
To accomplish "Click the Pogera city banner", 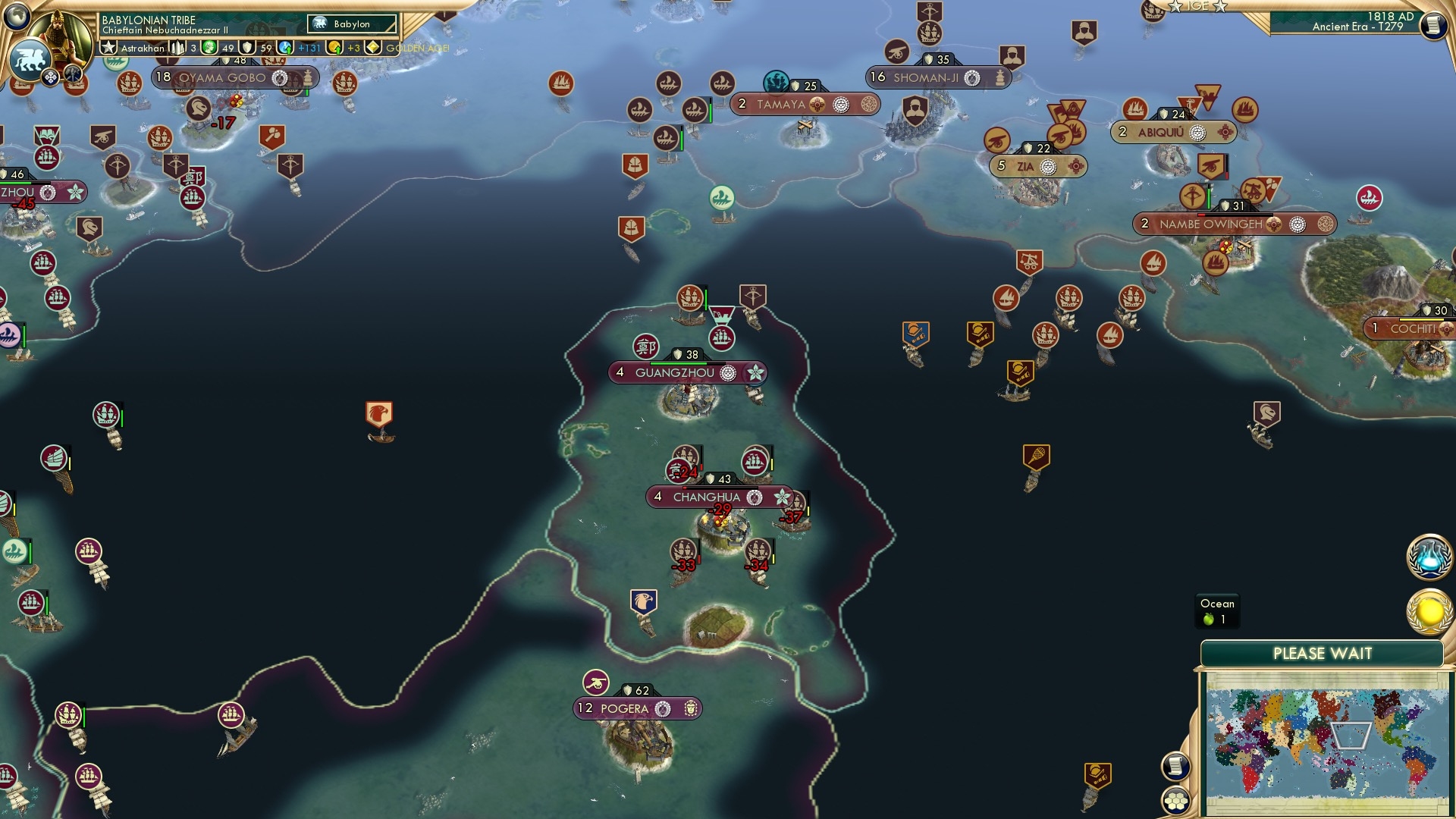I will 637,708.
